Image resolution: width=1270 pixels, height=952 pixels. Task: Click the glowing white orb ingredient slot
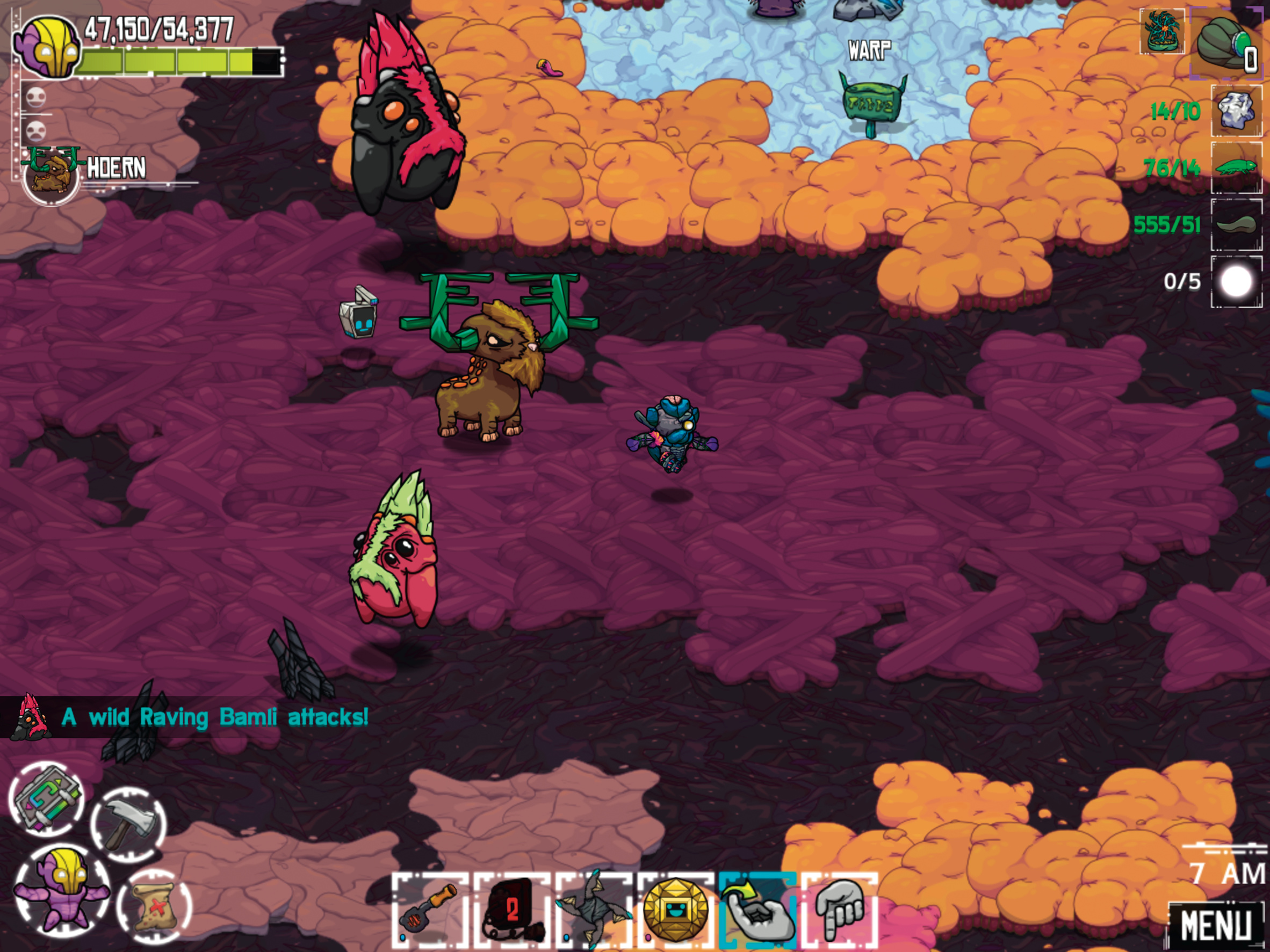tap(1237, 281)
